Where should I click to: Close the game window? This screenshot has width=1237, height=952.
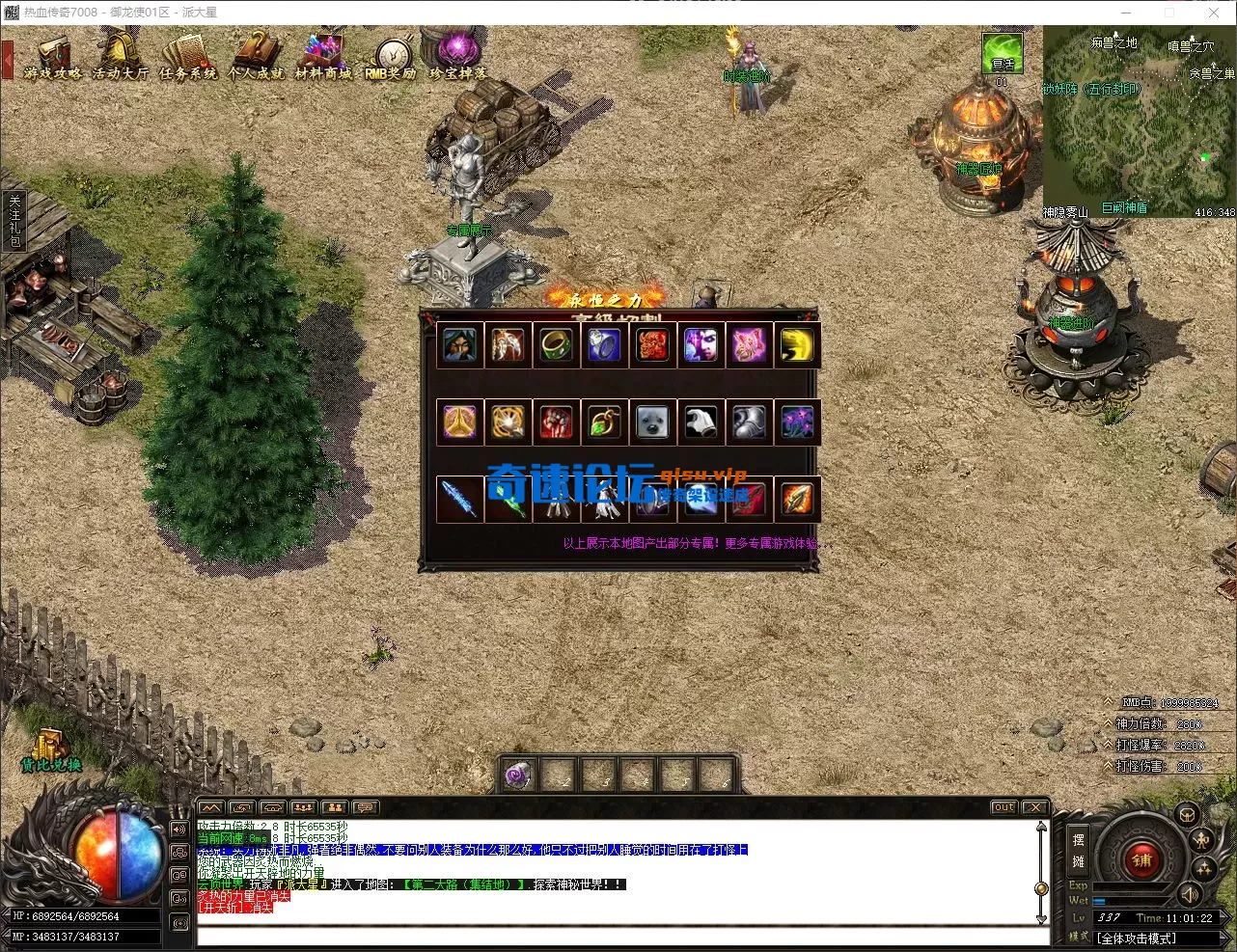coord(1215,13)
